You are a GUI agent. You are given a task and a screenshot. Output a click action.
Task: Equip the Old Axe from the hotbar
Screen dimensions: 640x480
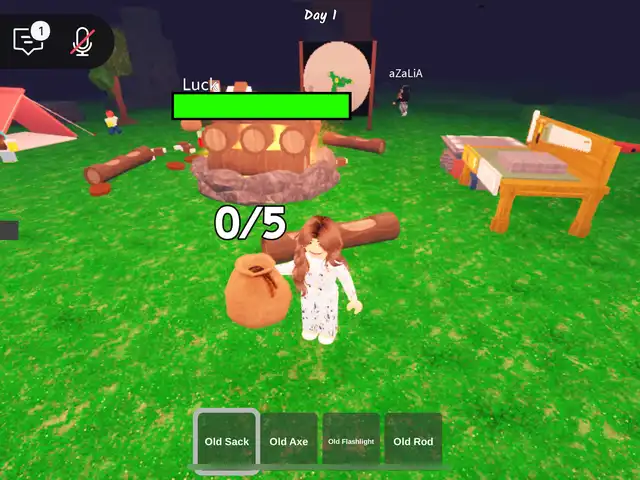(x=289, y=440)
